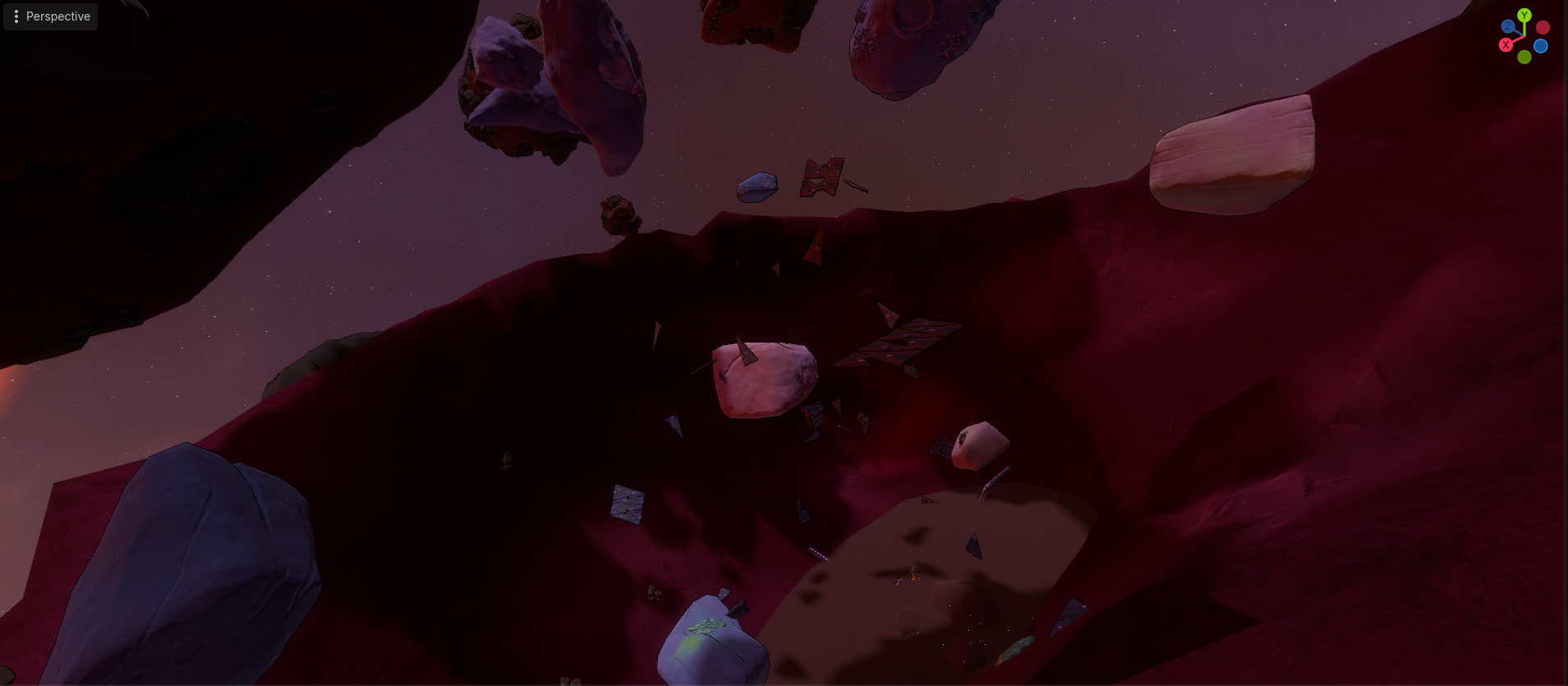Image resolution: width=1568 pixels, height=686 pixels.
Task: Select the unlabeled dark green gizmo circle
Action: point(1524,58)
